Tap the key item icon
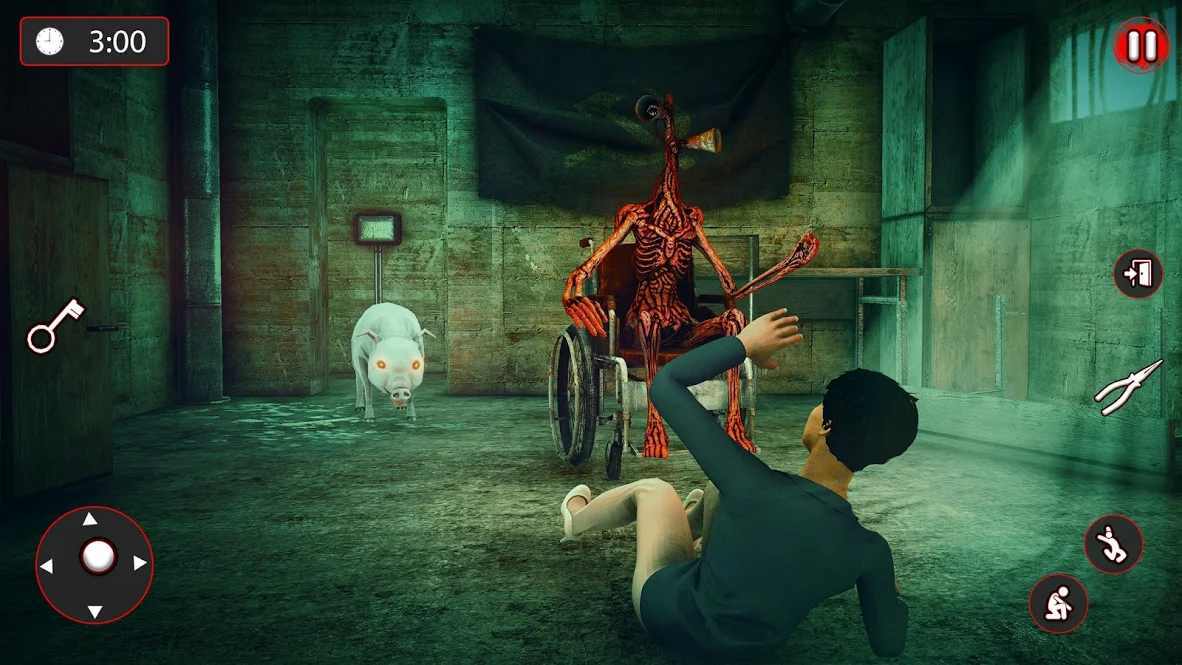Image resolution: width=1182 pixels, height=665 pixels. pos(56,325)
